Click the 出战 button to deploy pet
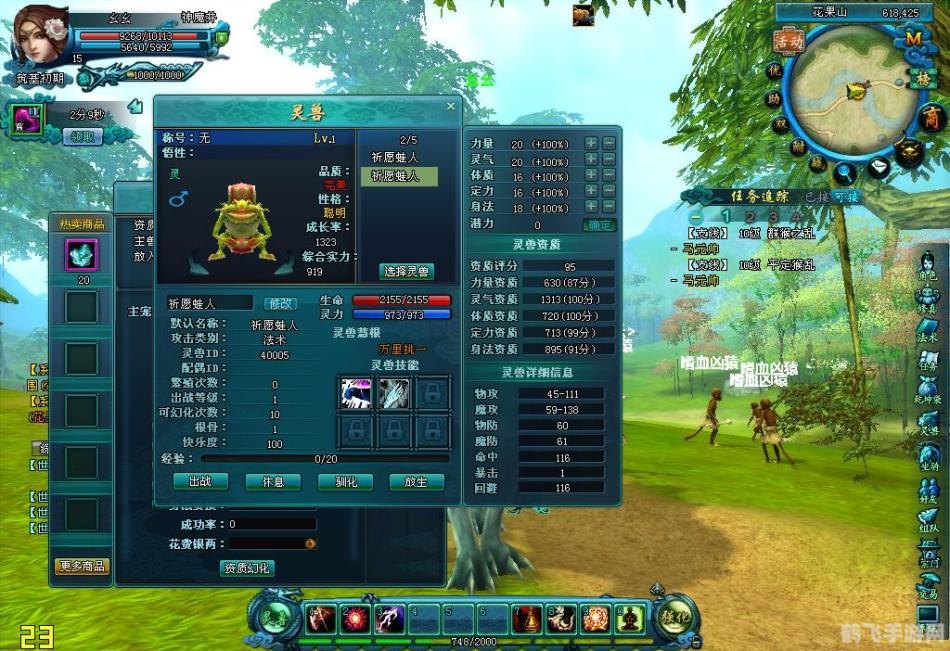Viewport: 950px width, 651px height. point(200,481)
